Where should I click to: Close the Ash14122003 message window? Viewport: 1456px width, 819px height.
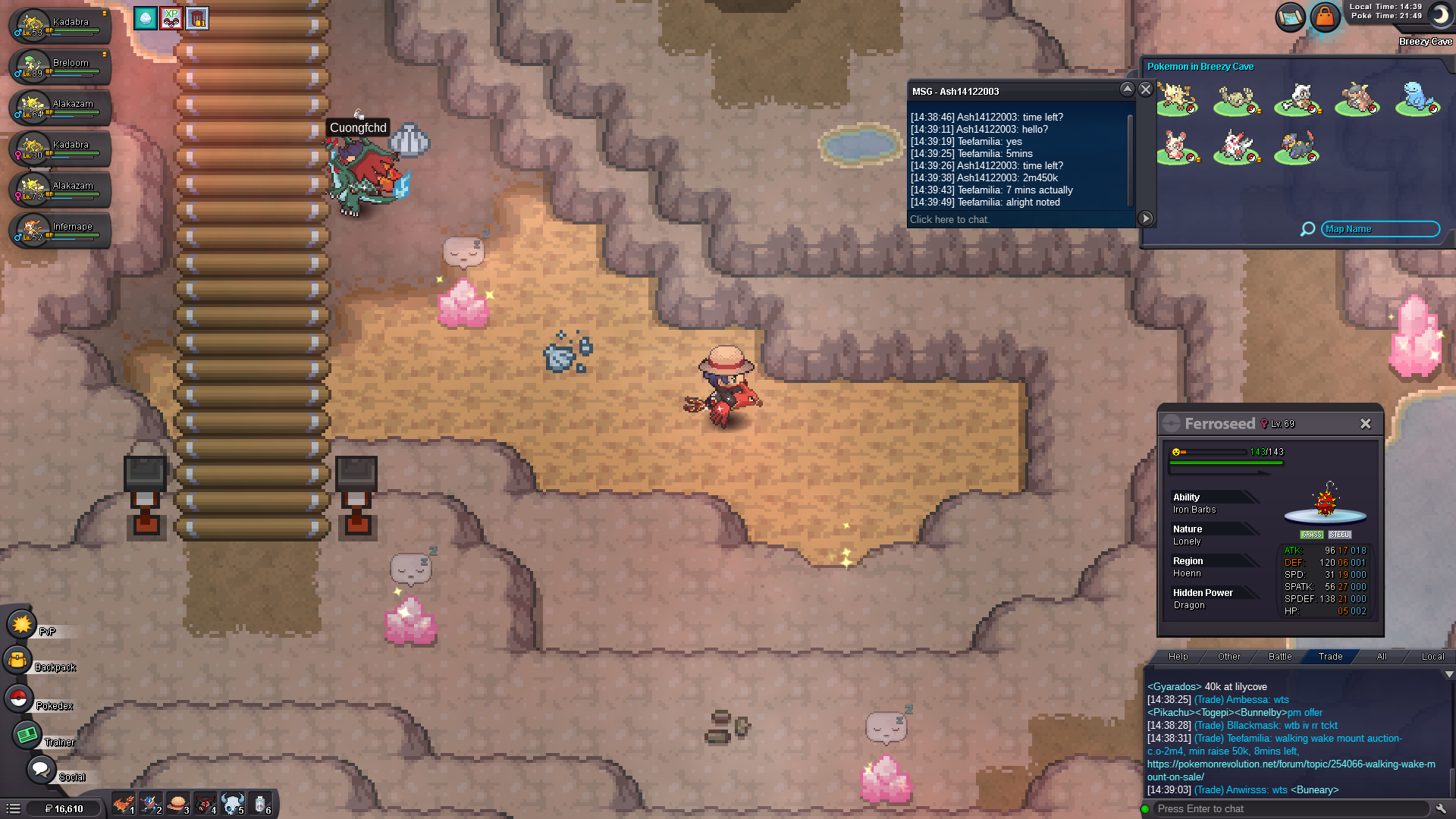tap(1146, 89)
